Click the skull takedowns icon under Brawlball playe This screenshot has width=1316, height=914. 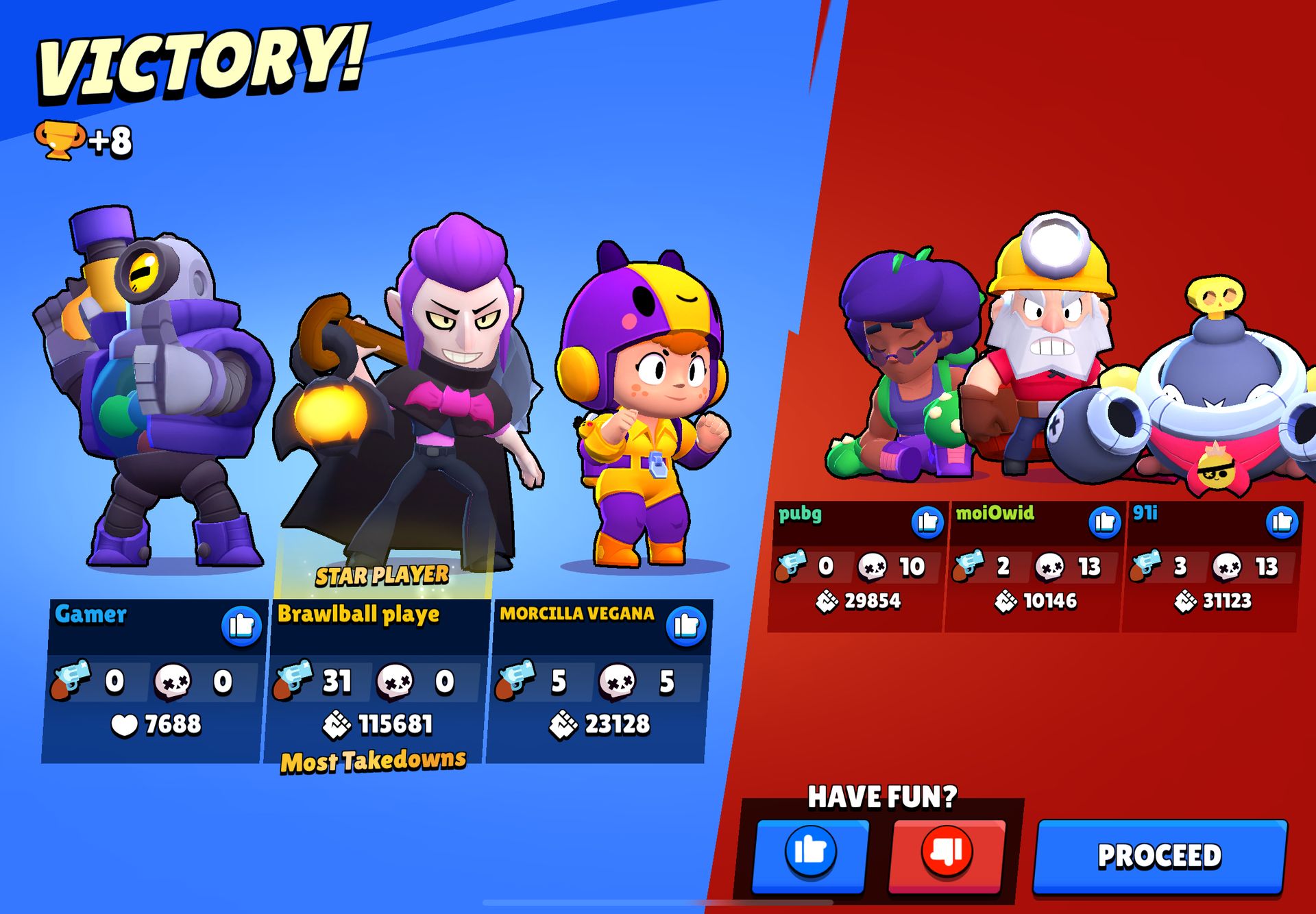click(395, 680)
